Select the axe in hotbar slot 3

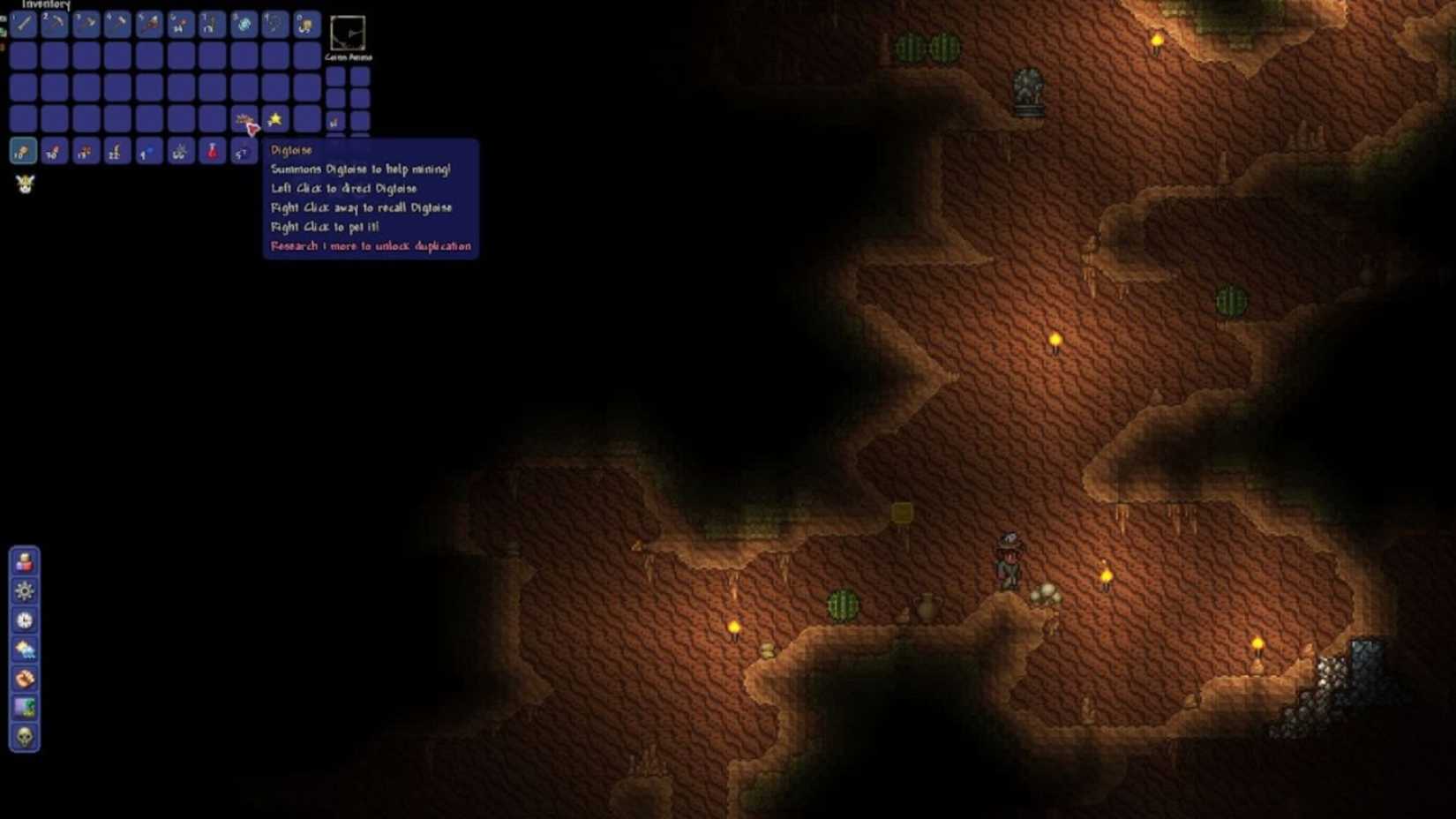pos(84,24)
